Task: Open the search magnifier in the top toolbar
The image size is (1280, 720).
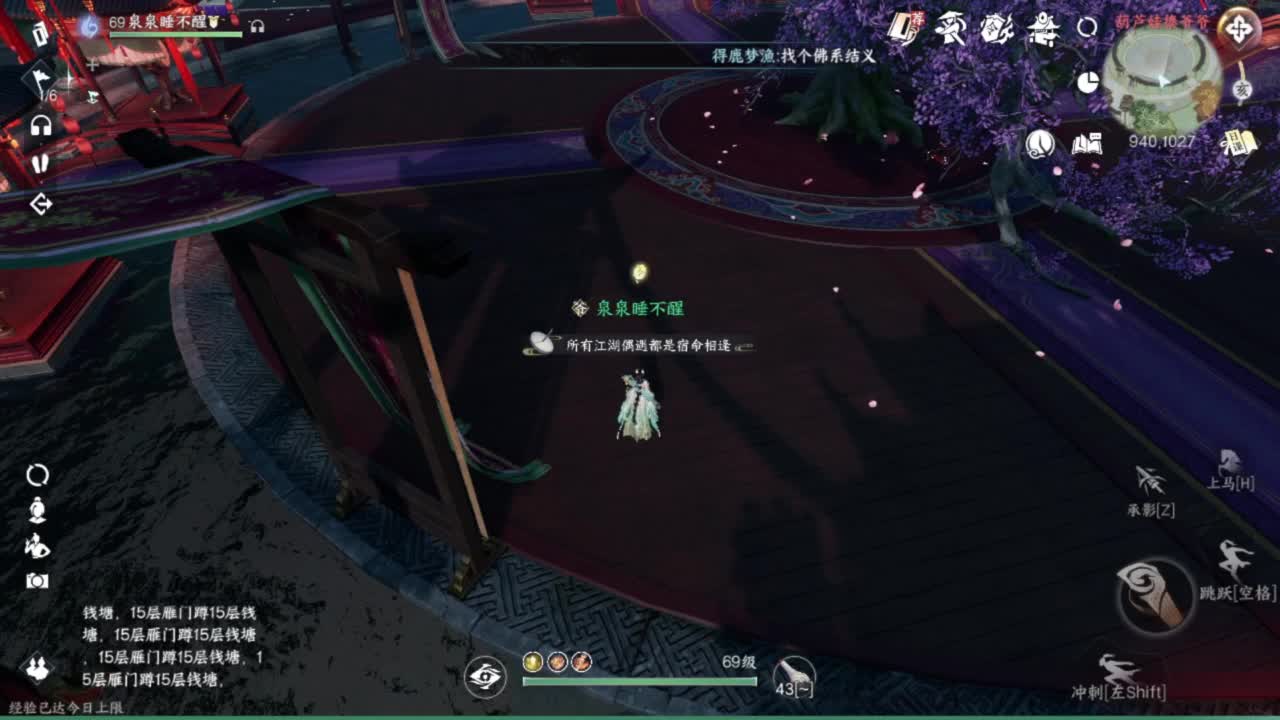Action: (1087, 25)
